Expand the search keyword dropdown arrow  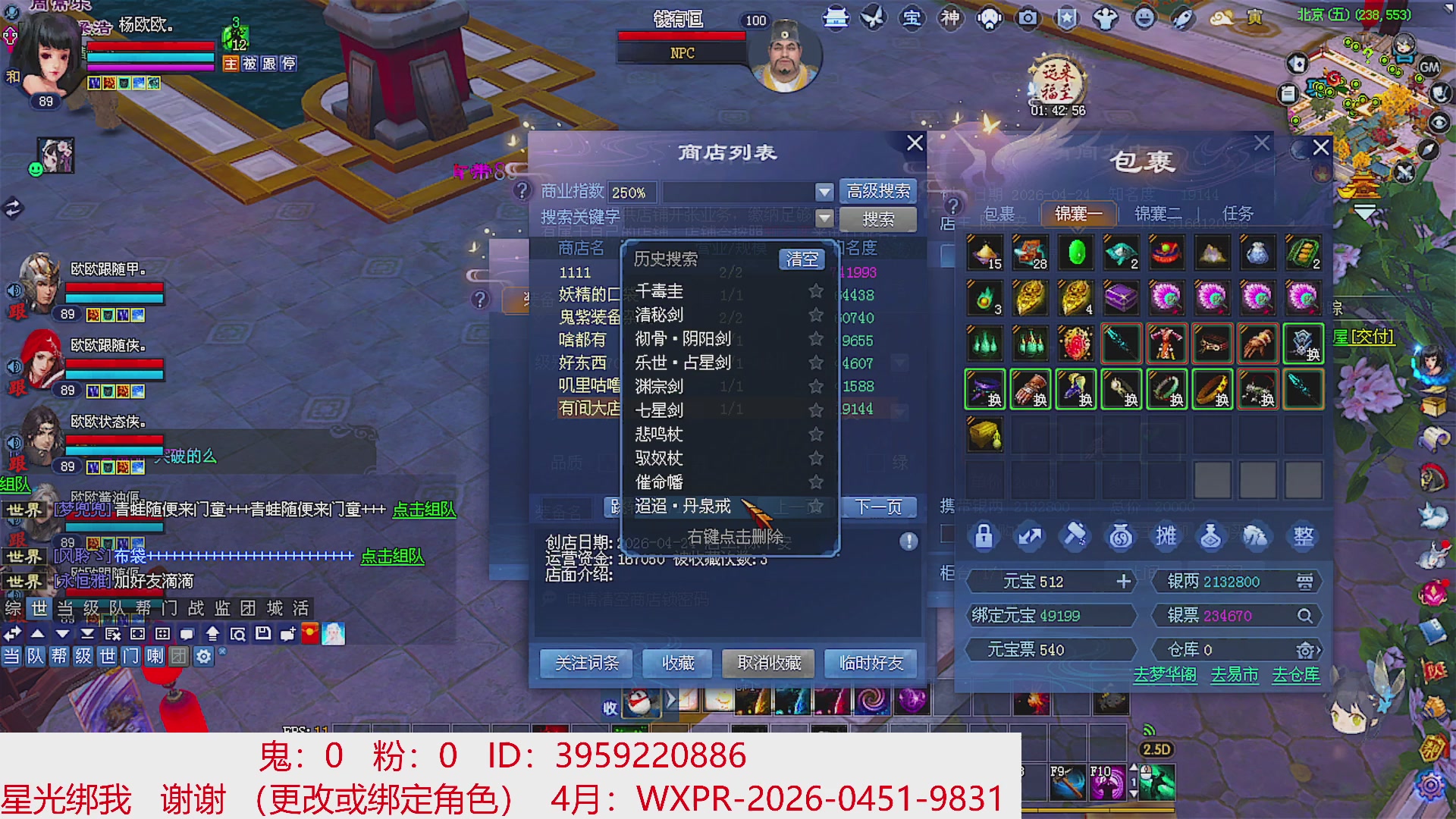824,218
